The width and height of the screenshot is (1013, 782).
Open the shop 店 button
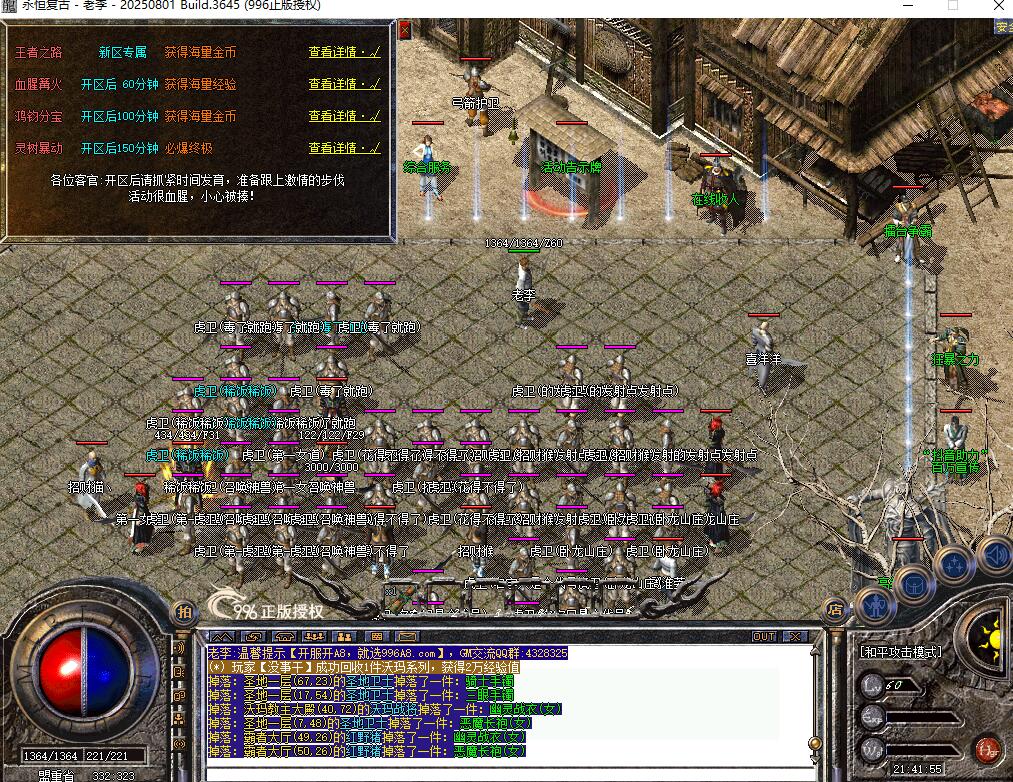point(835,608)
